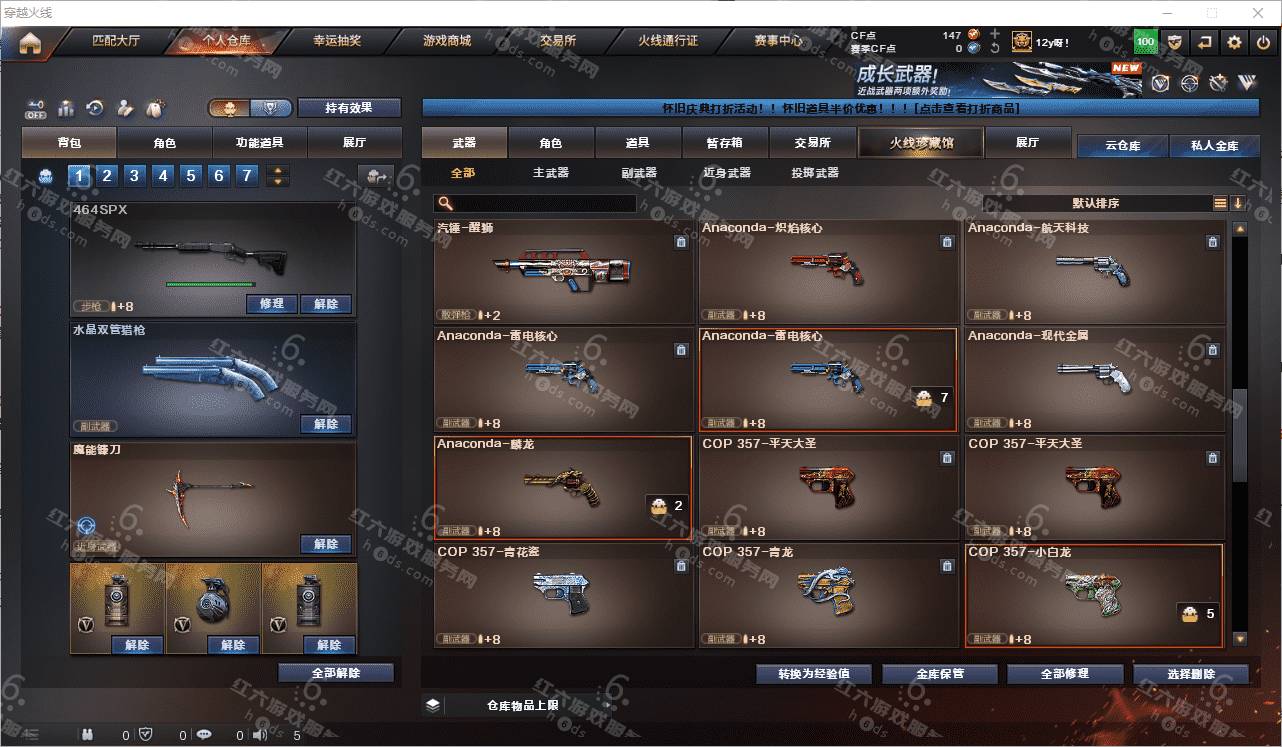Open the 匹配大厅 lobby
1282x747 pixels.
[x=116, y=41]
